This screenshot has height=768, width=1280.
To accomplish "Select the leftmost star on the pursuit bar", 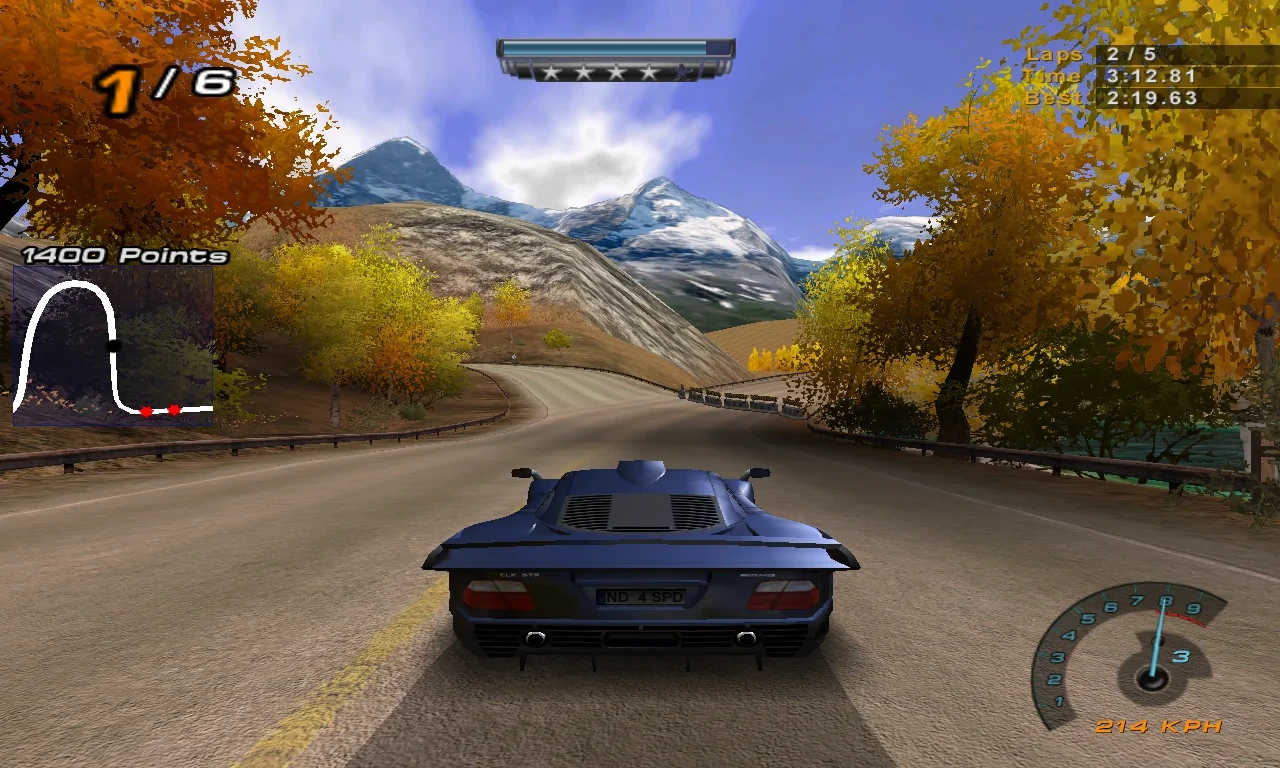I will coord(552,70).
